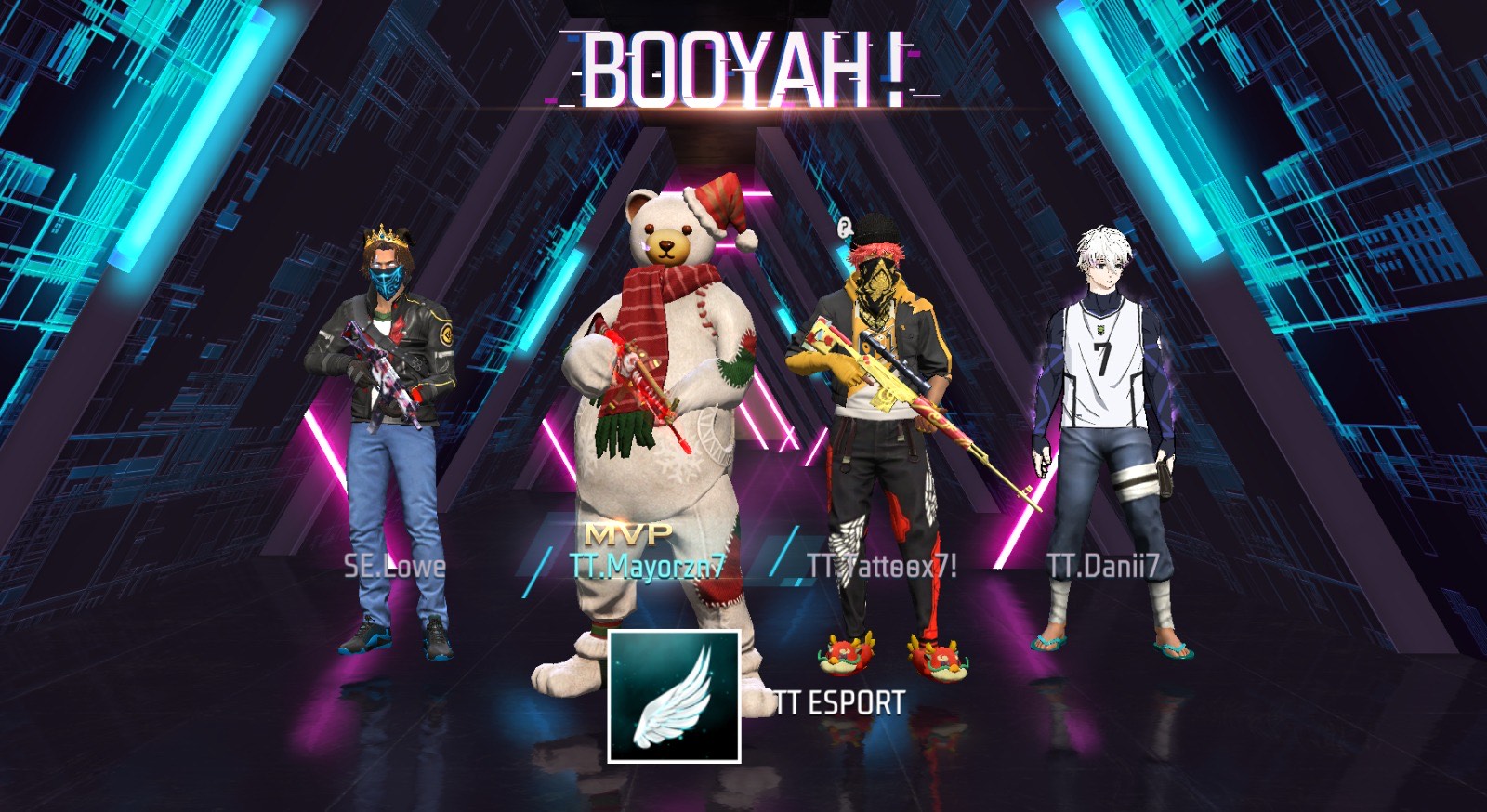The image size is (1487, 812).
Task: Select the SE.Lowe player name tag
Action: [395, 566]
